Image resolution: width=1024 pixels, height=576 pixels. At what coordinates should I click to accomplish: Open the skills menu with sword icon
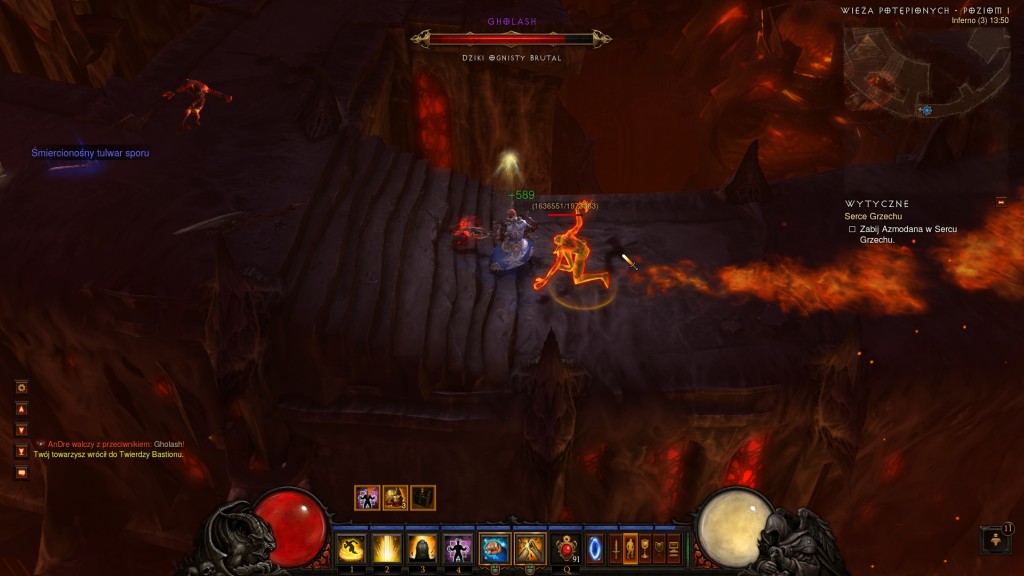pyautogui.click(x=616, y=549)
